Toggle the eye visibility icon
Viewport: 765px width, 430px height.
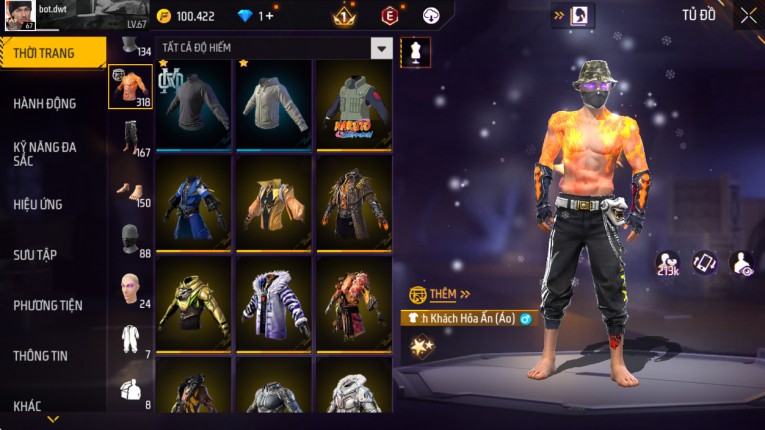pyautogui.click(x=742, y=263)
